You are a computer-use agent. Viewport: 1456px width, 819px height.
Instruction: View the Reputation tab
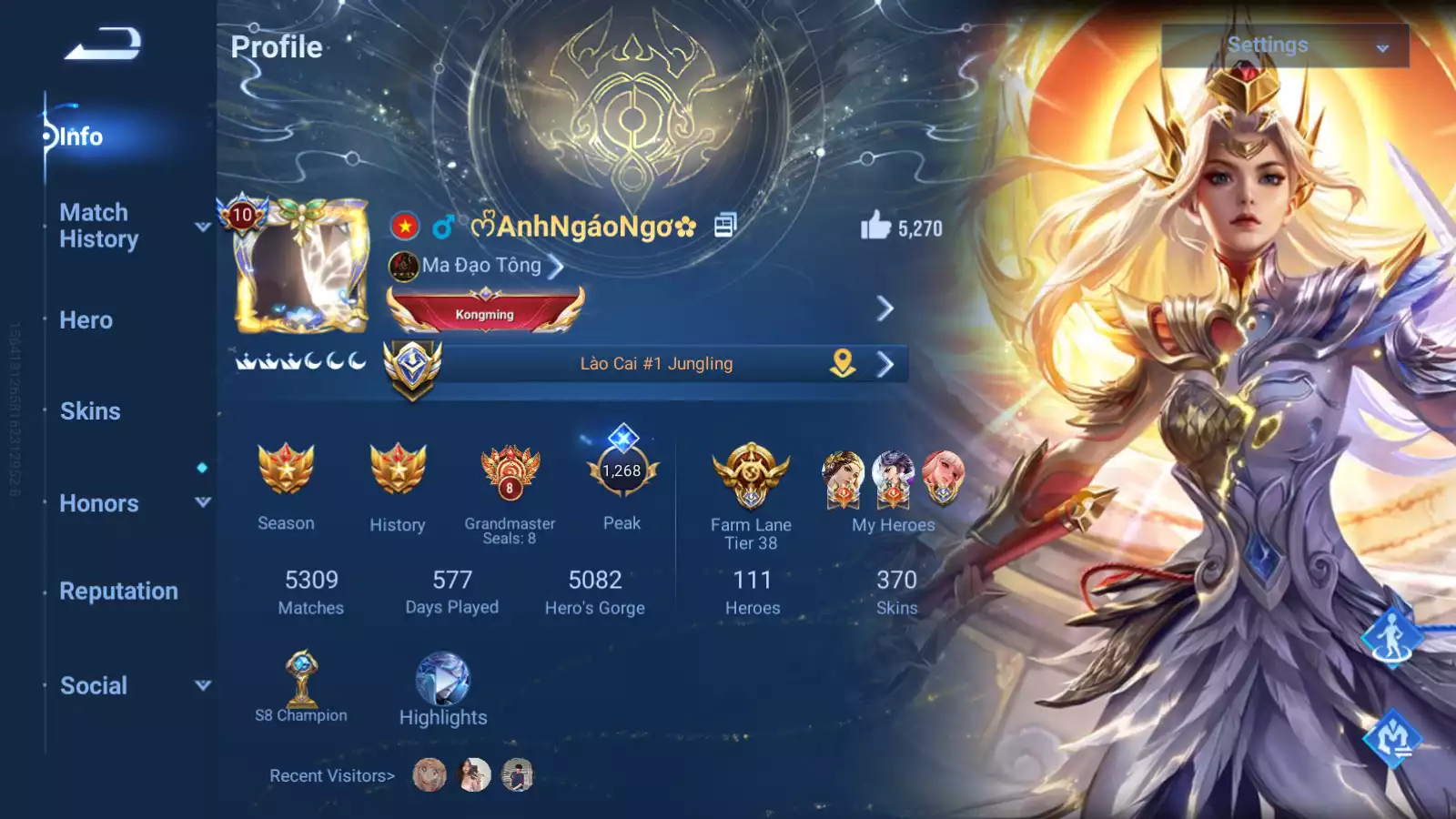click(x=118, y=591)
